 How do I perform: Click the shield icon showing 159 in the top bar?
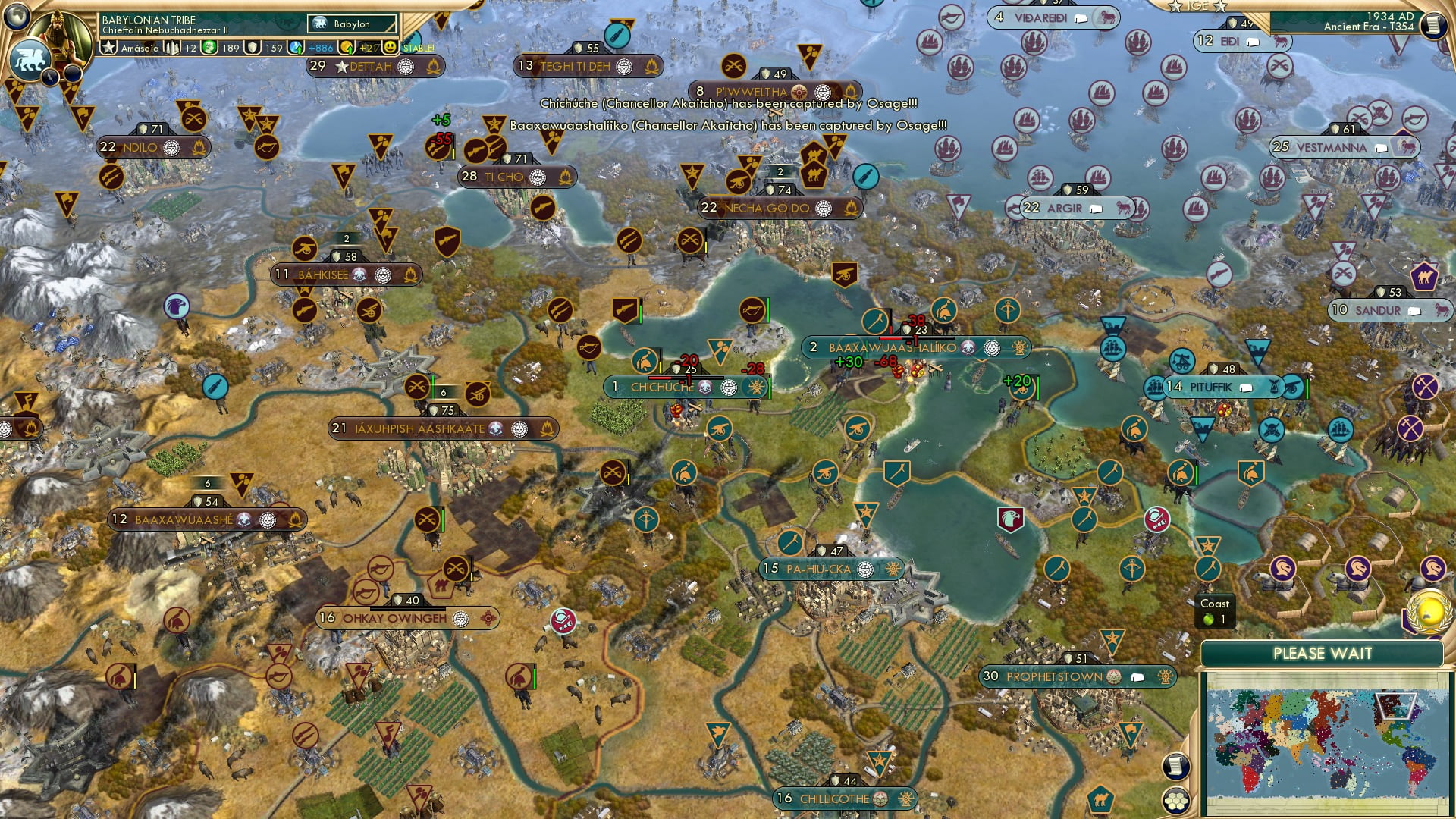253,48
